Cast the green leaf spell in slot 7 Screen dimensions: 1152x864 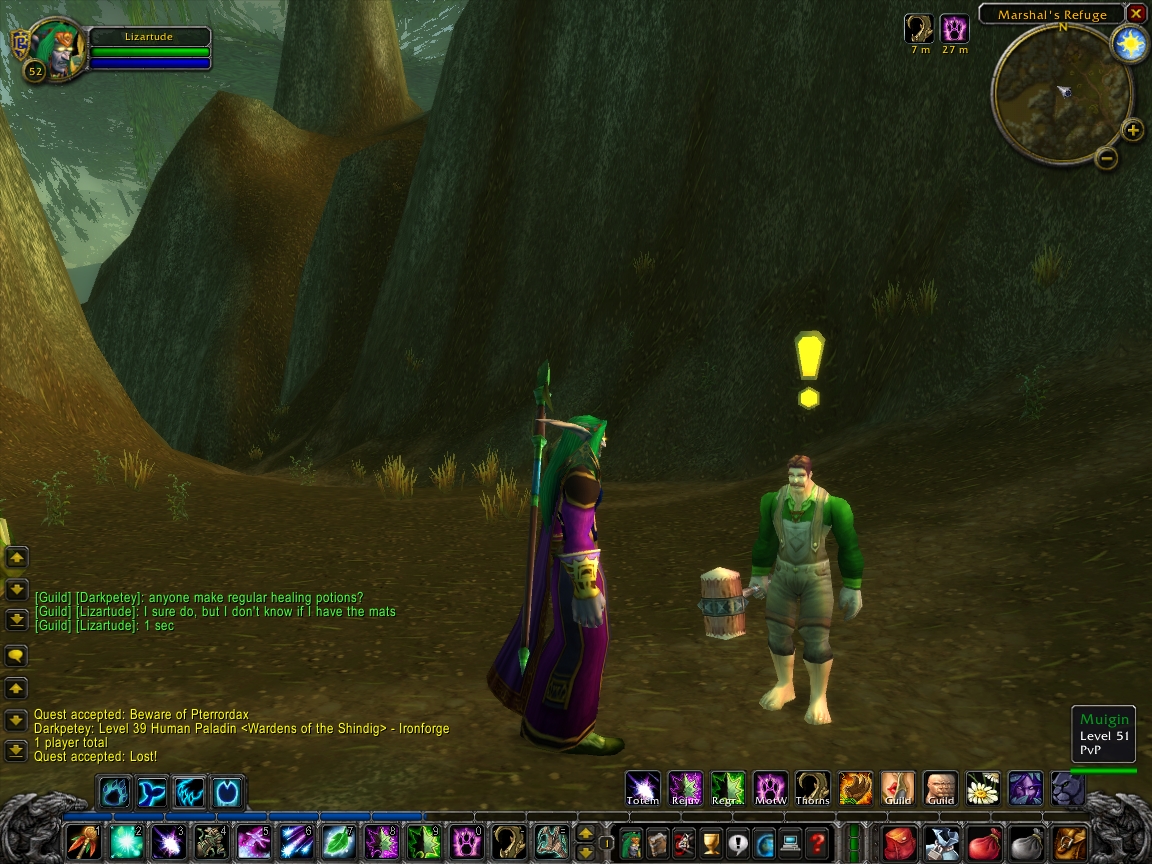tap(337, 842)
